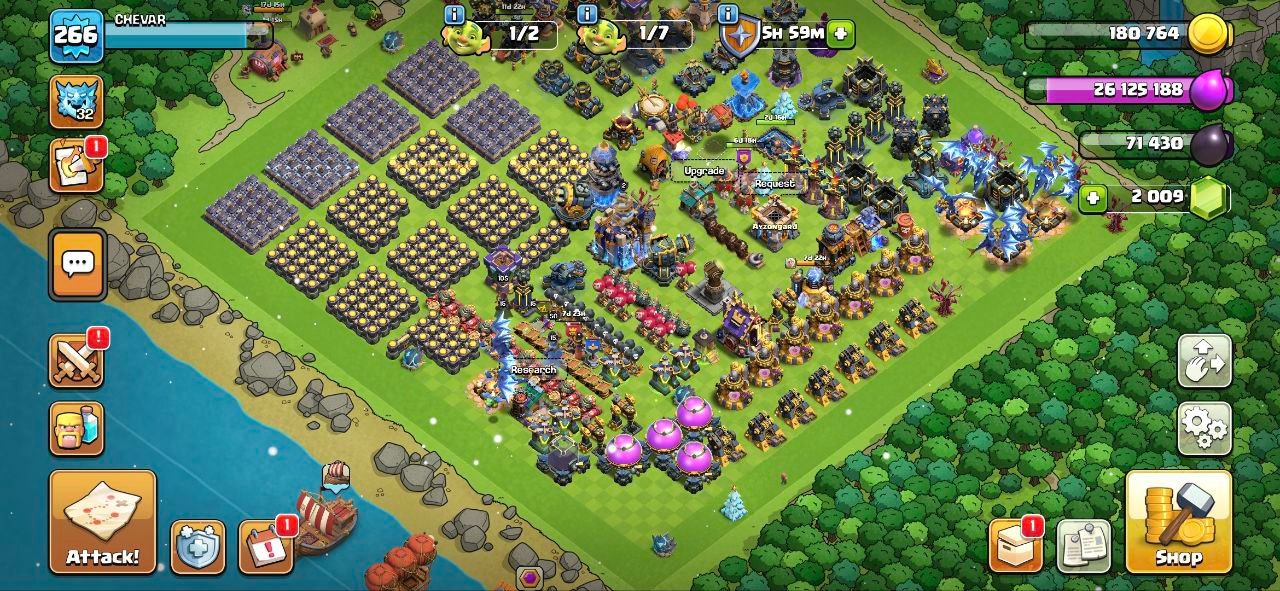Show builder info above 1/2 counter
1280x591 pixels.
(454, 14)
